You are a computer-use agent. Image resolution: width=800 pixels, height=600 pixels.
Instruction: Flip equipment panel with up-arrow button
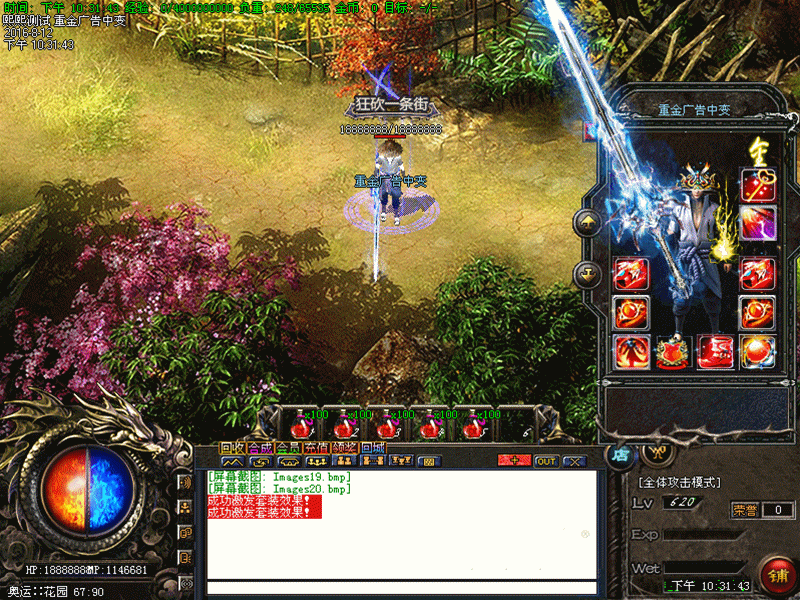click(587, 223)
